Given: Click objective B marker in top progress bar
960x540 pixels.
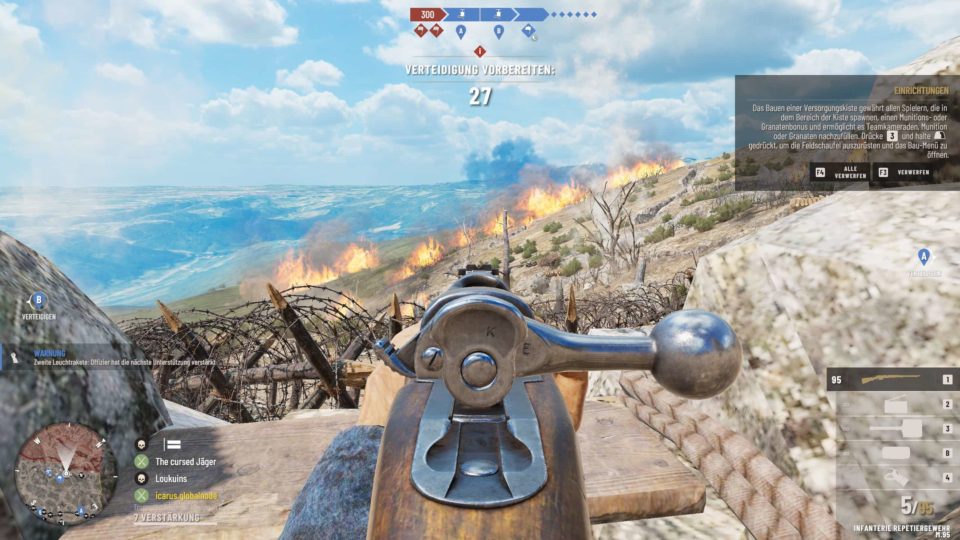Looking at the screenshot, I should 498,31.
